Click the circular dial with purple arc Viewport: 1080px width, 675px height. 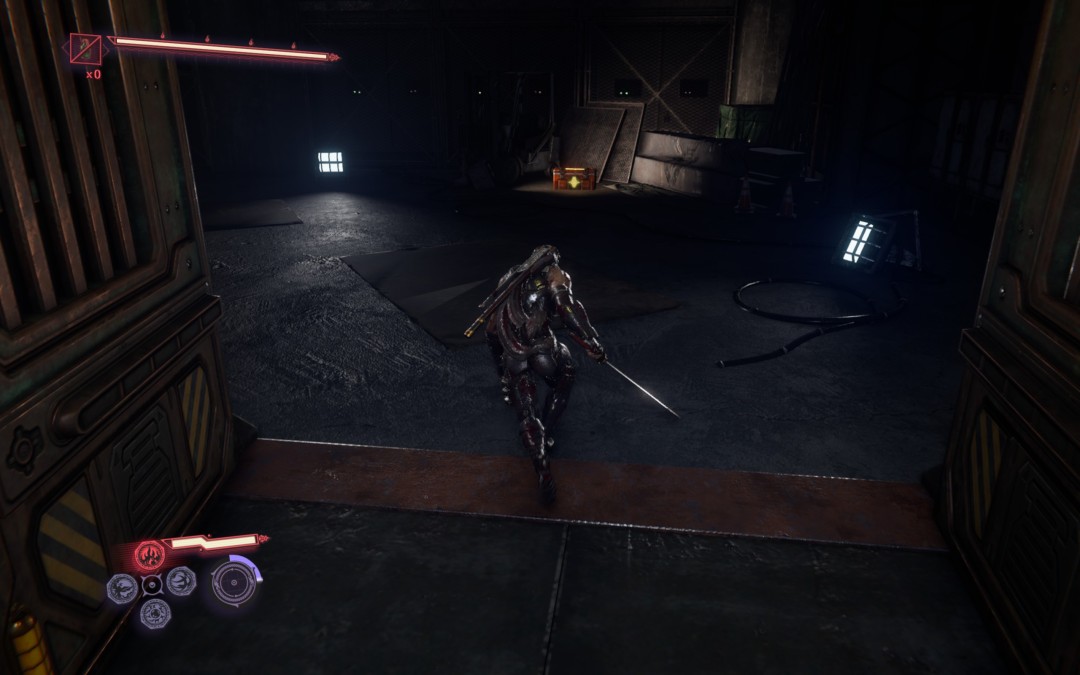click(235, 583)
